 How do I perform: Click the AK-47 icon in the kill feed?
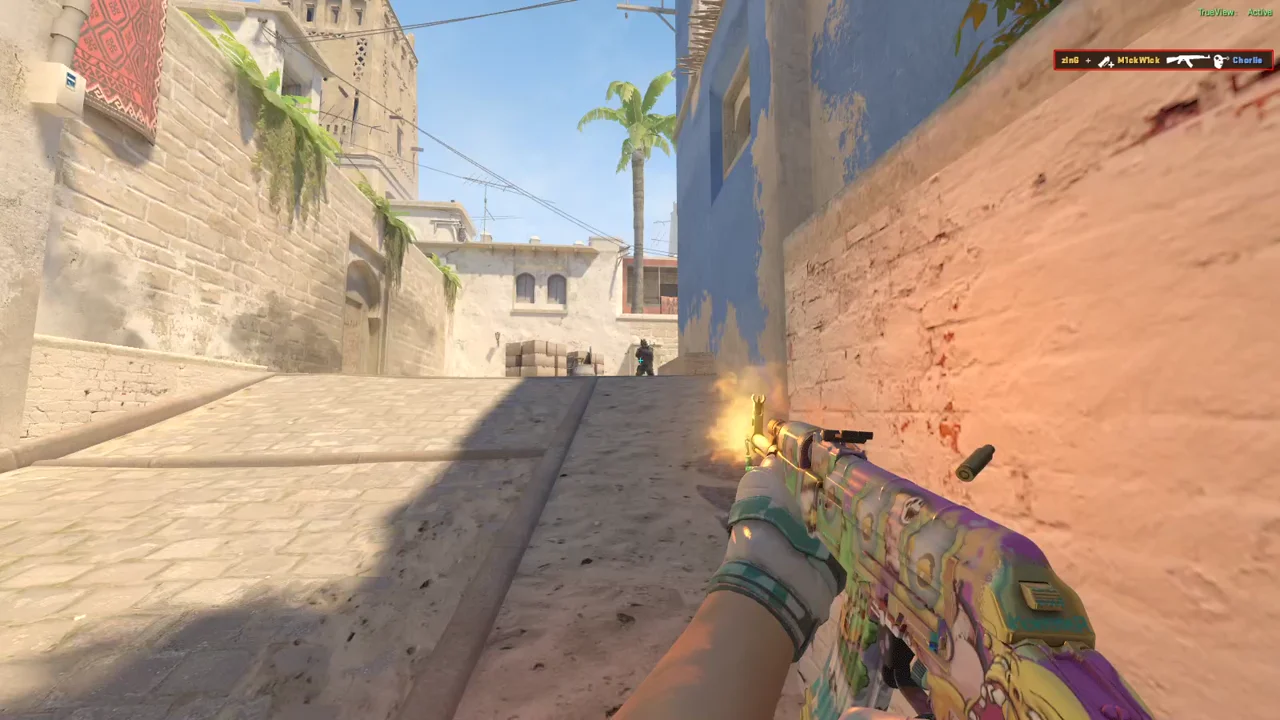(1188, 60)
